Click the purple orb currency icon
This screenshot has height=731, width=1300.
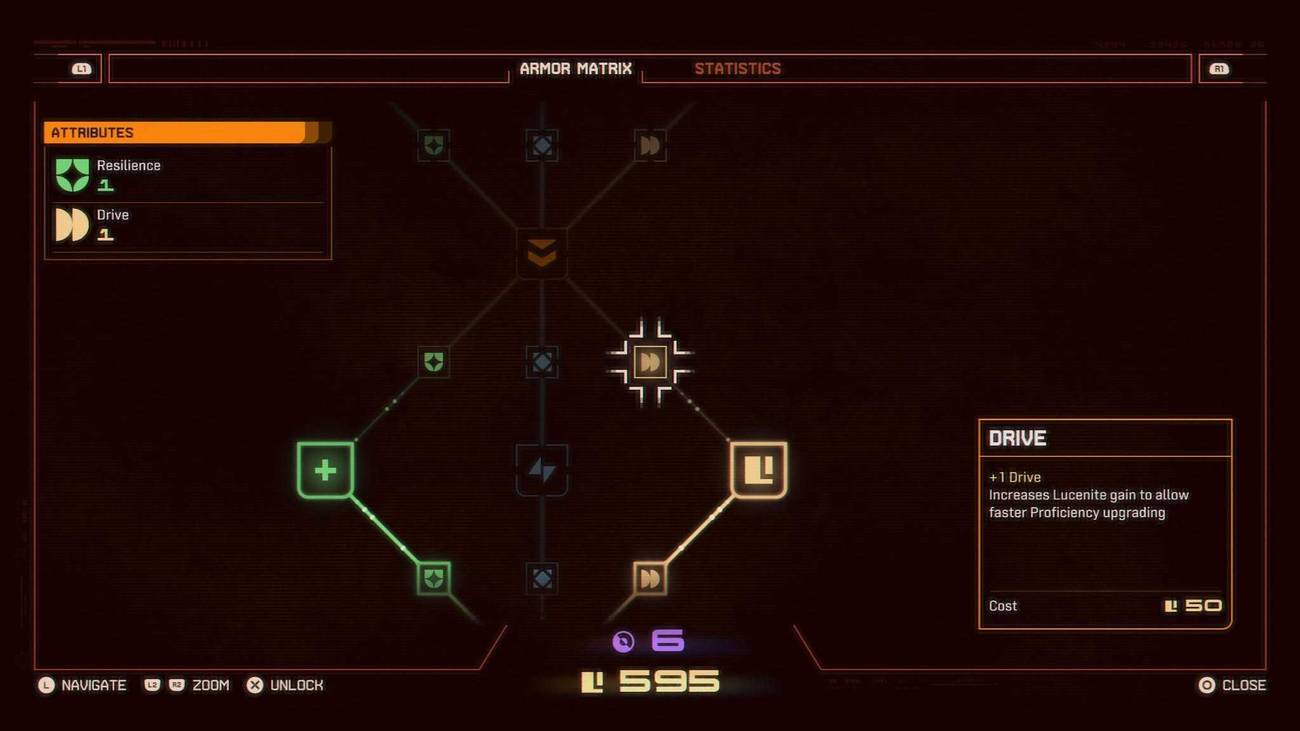pyautogui.click(x=623, y=642)
